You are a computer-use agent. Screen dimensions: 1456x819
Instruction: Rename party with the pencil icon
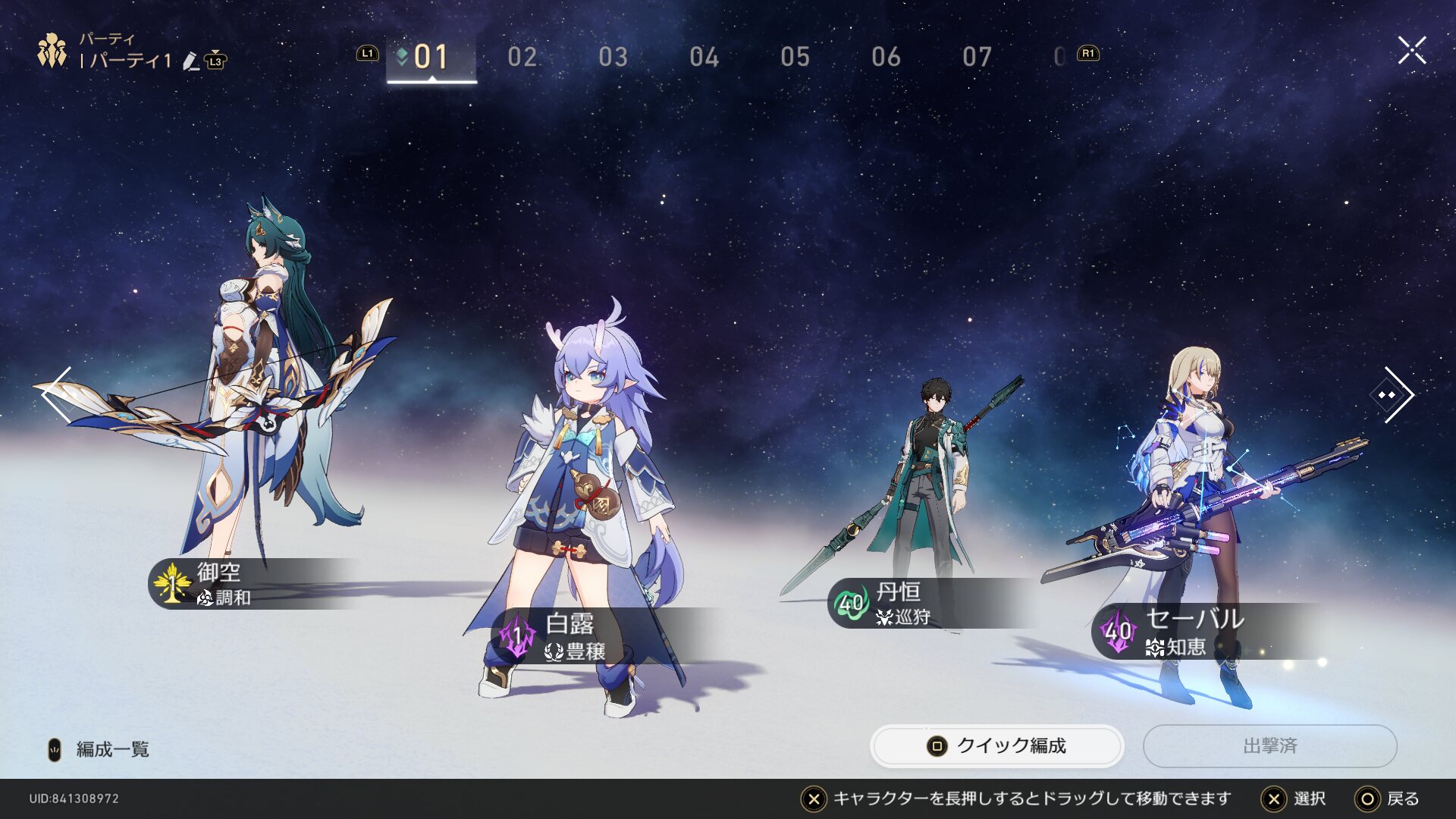click(x=191, y=61)
